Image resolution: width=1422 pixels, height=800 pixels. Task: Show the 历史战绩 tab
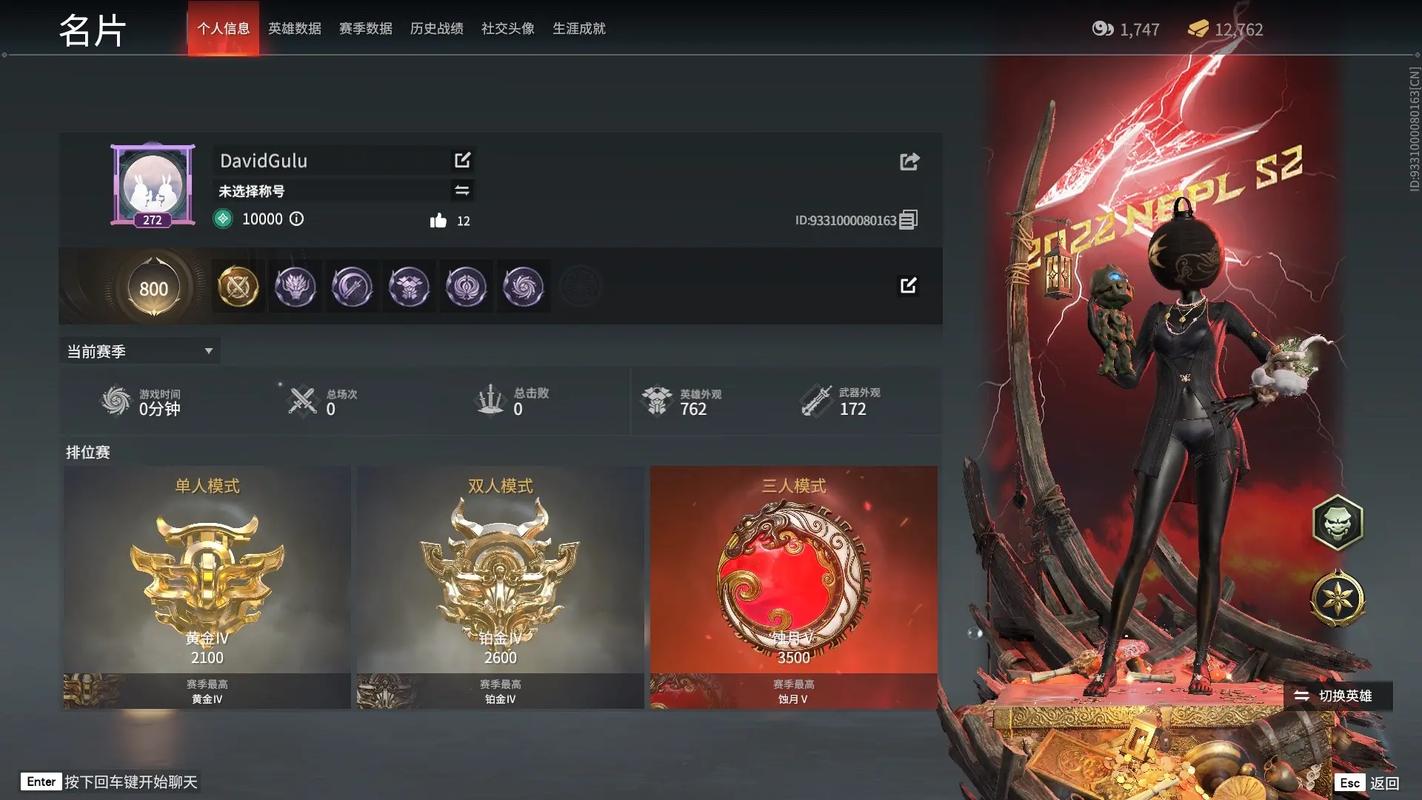tap(436, 29)
